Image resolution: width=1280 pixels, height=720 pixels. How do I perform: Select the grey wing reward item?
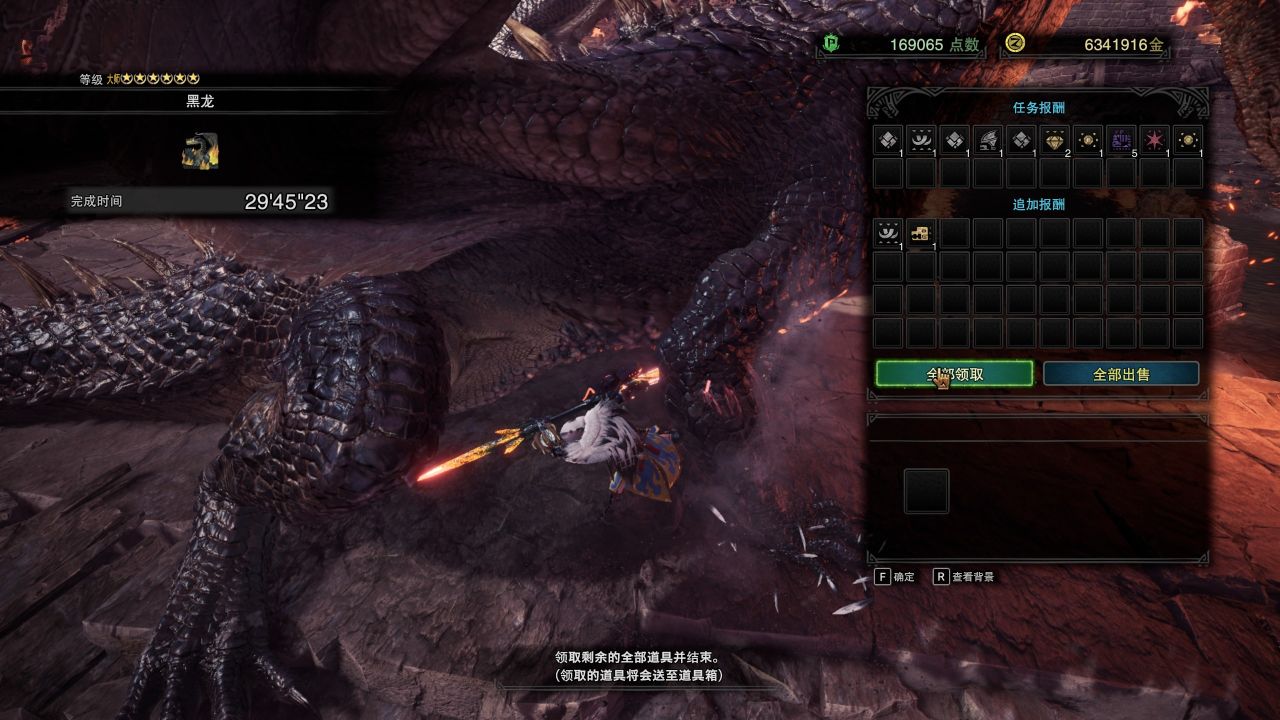click(x=988, y=140)
